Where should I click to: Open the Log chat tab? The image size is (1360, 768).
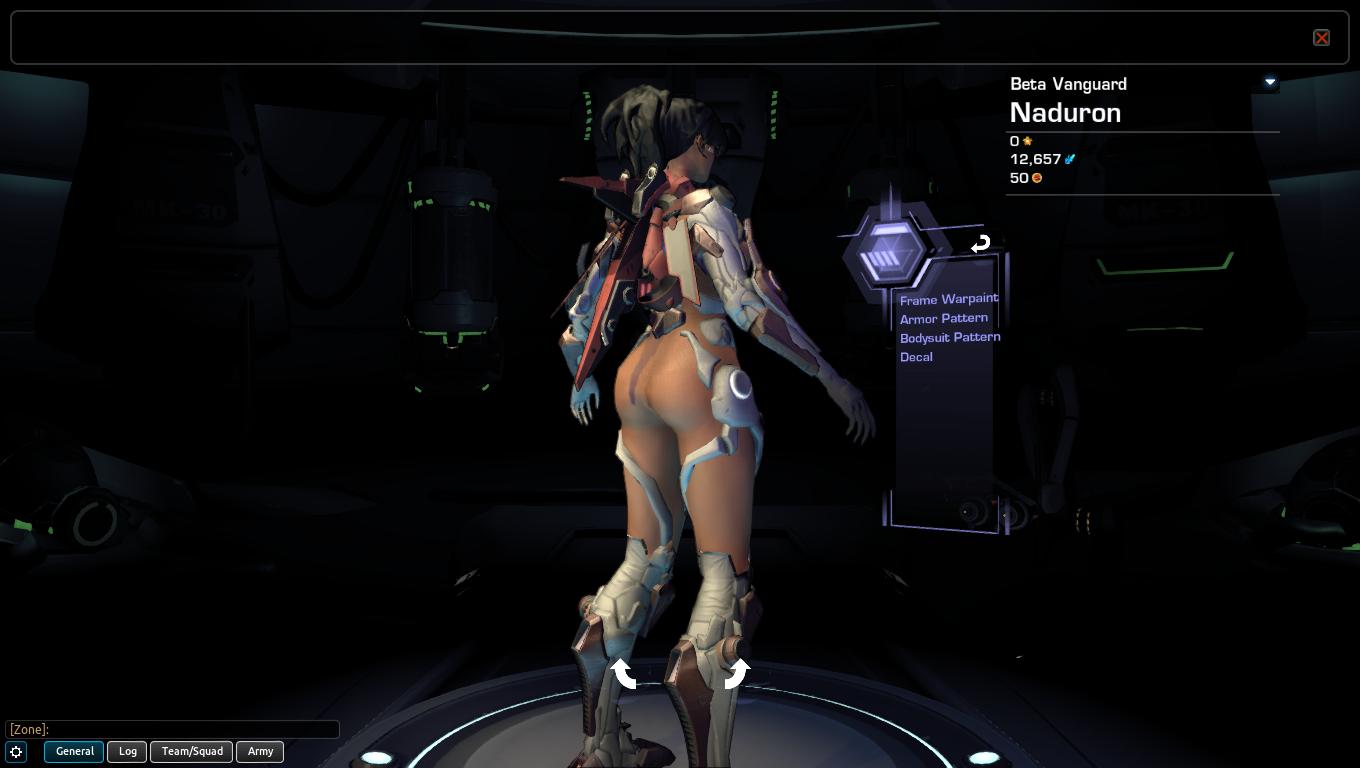(128, 751)
